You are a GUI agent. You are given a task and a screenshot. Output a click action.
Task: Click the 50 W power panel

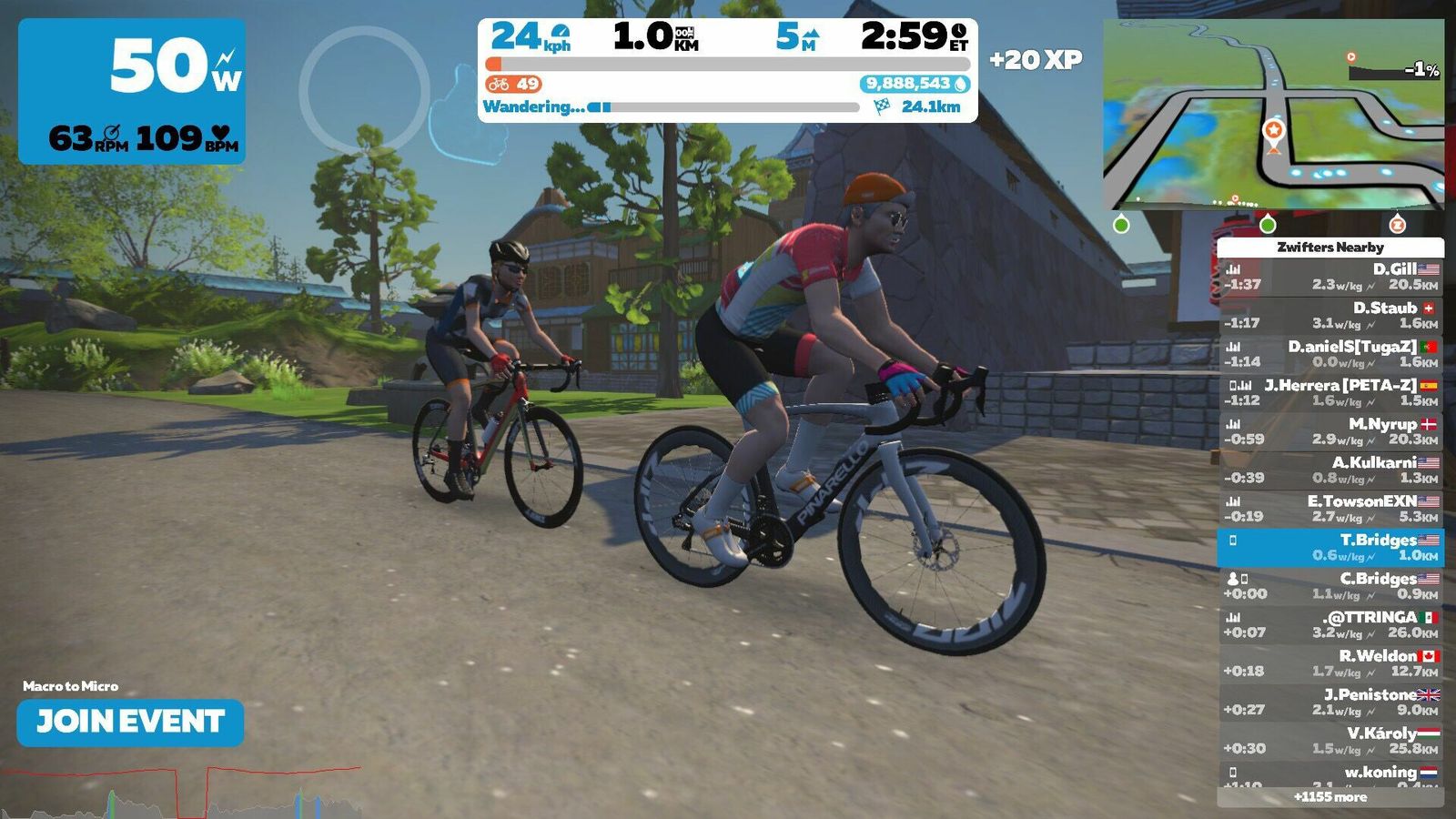coord(132,91)
